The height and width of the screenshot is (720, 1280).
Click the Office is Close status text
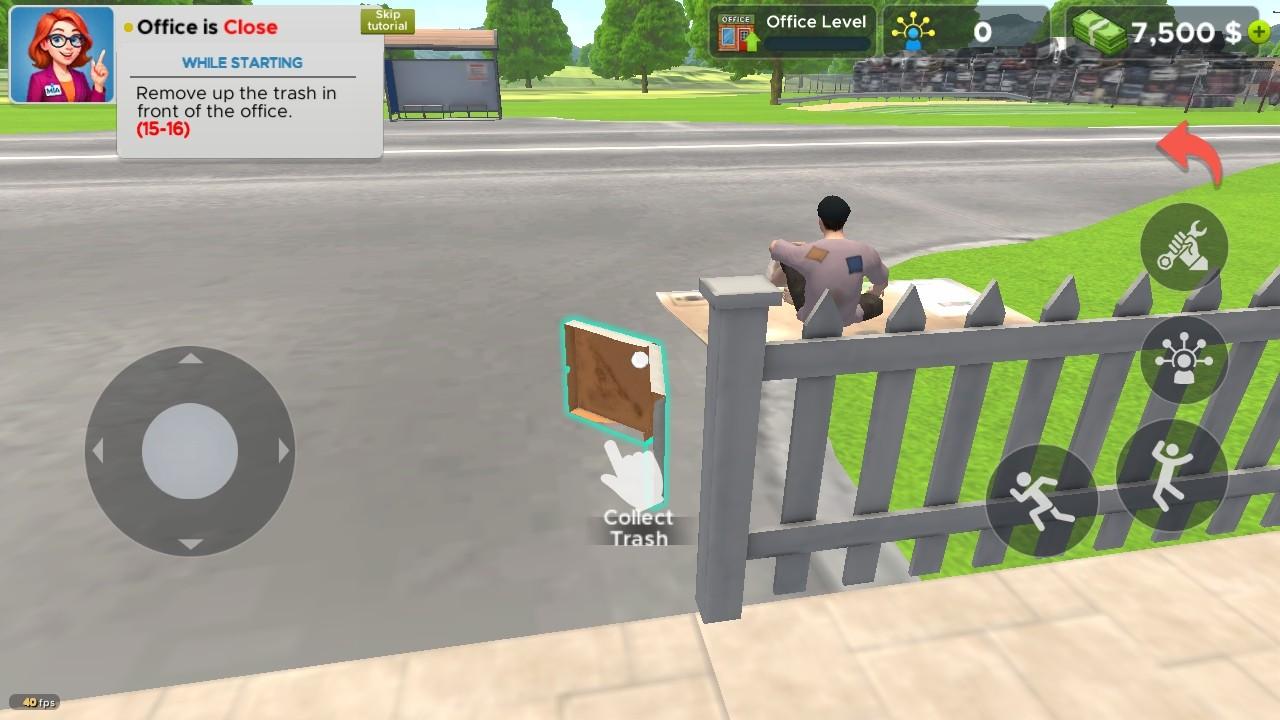tap(200, 27)
